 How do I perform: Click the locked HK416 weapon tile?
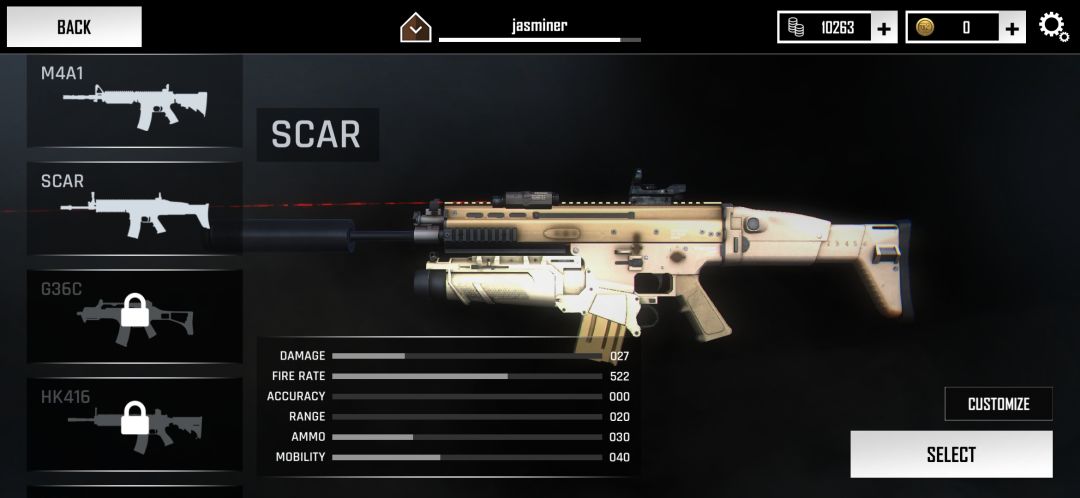(x=134, y=424)
